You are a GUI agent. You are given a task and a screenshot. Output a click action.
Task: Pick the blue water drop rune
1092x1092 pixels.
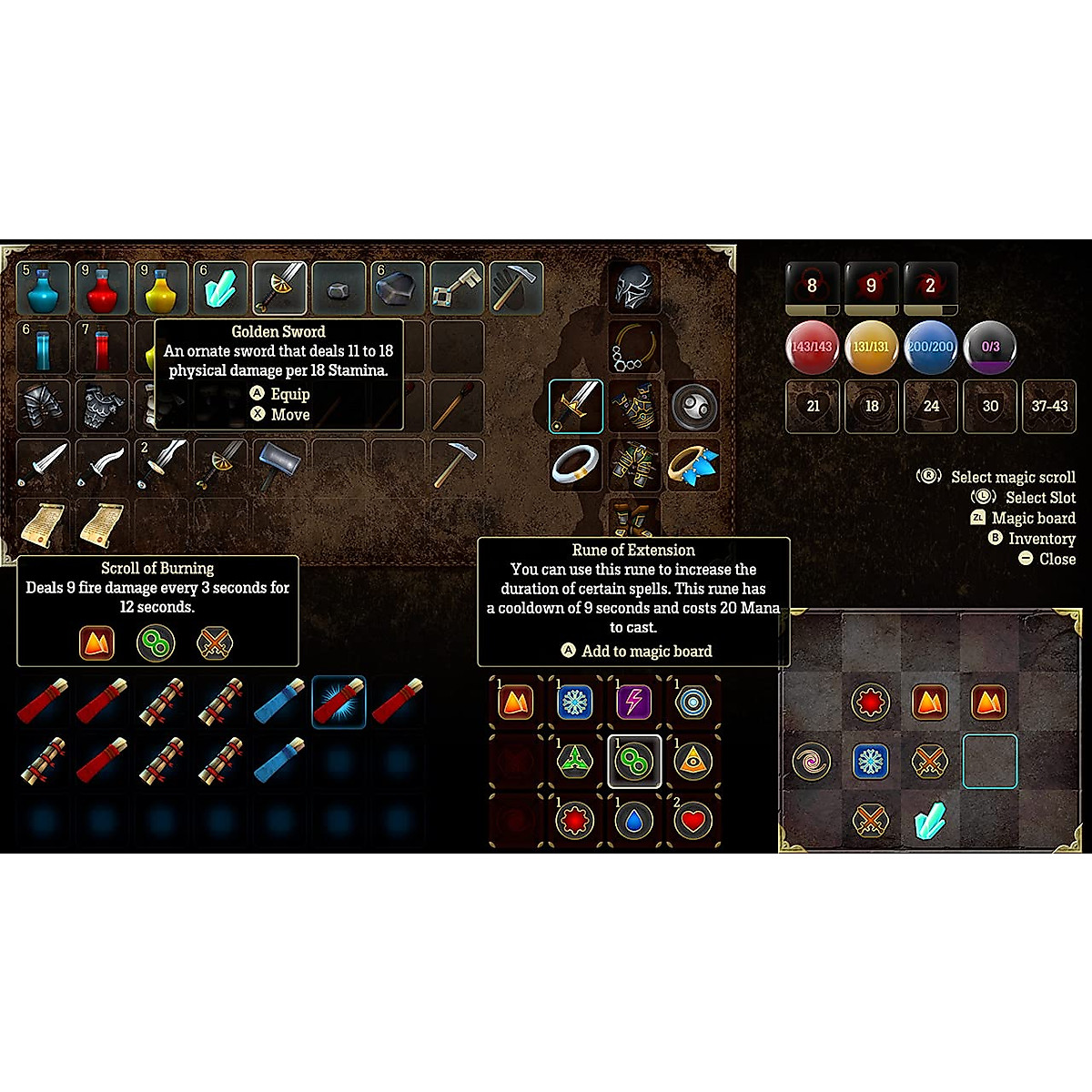point(633,821)
